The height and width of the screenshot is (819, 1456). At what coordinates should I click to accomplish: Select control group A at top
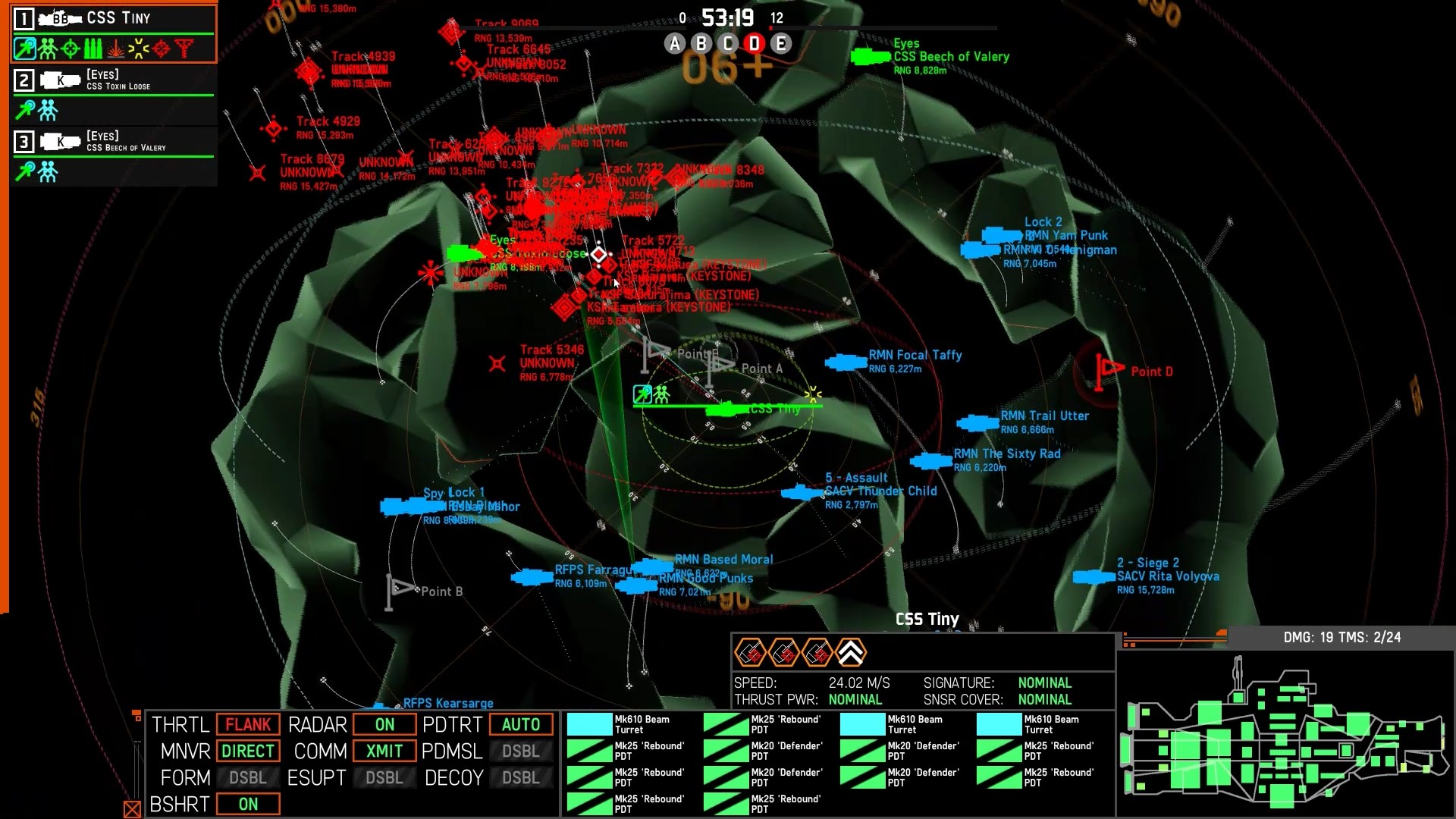[x=674, y=43]
